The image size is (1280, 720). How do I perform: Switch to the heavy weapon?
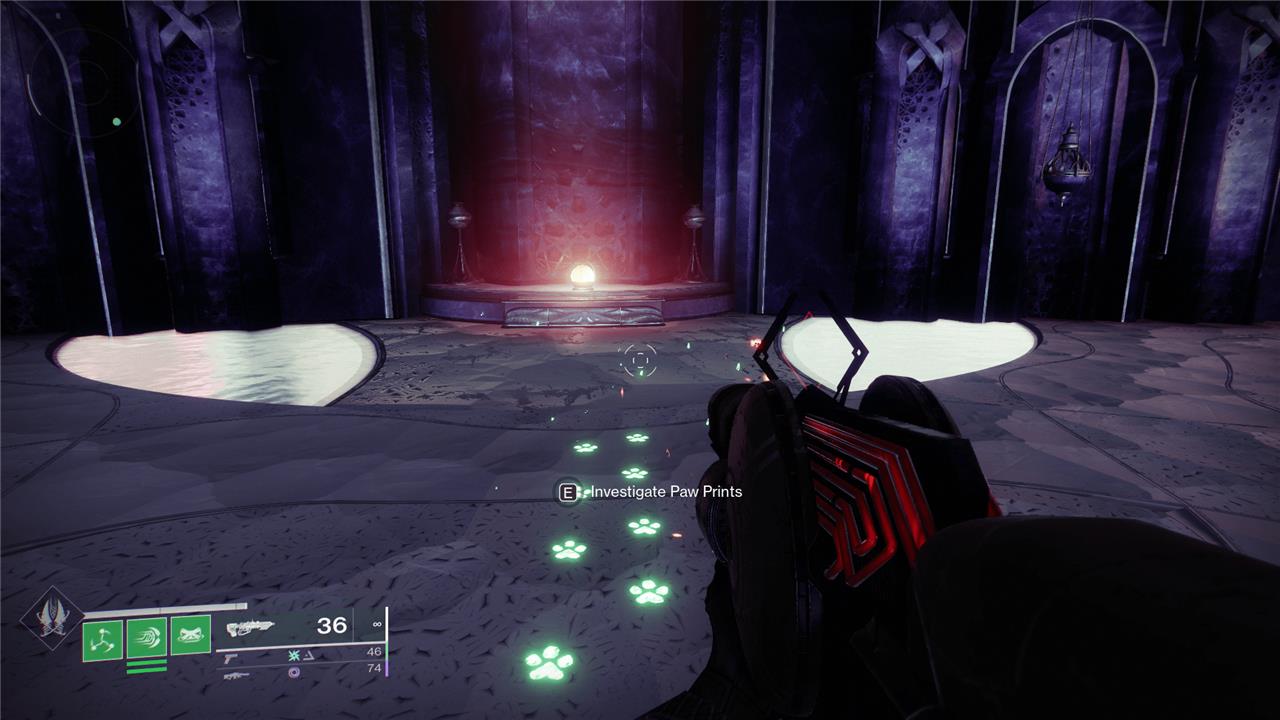pos(236,676)
